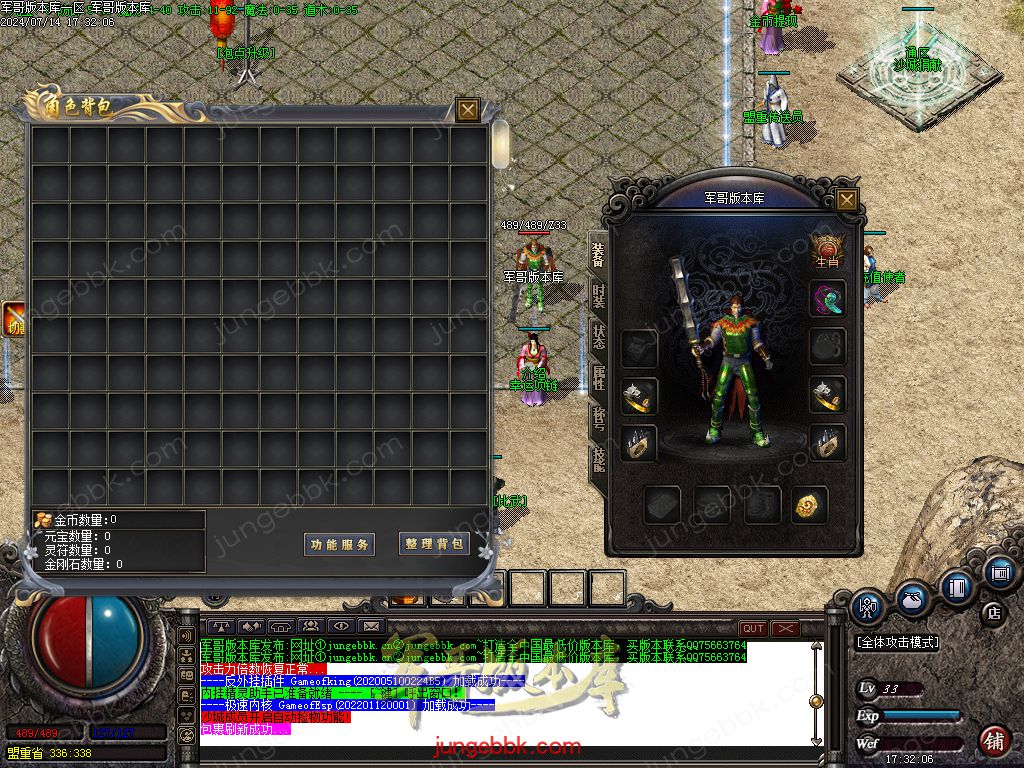Click the chat log scrollbar handle
1024x768 pixels.
tap(816, 701)
